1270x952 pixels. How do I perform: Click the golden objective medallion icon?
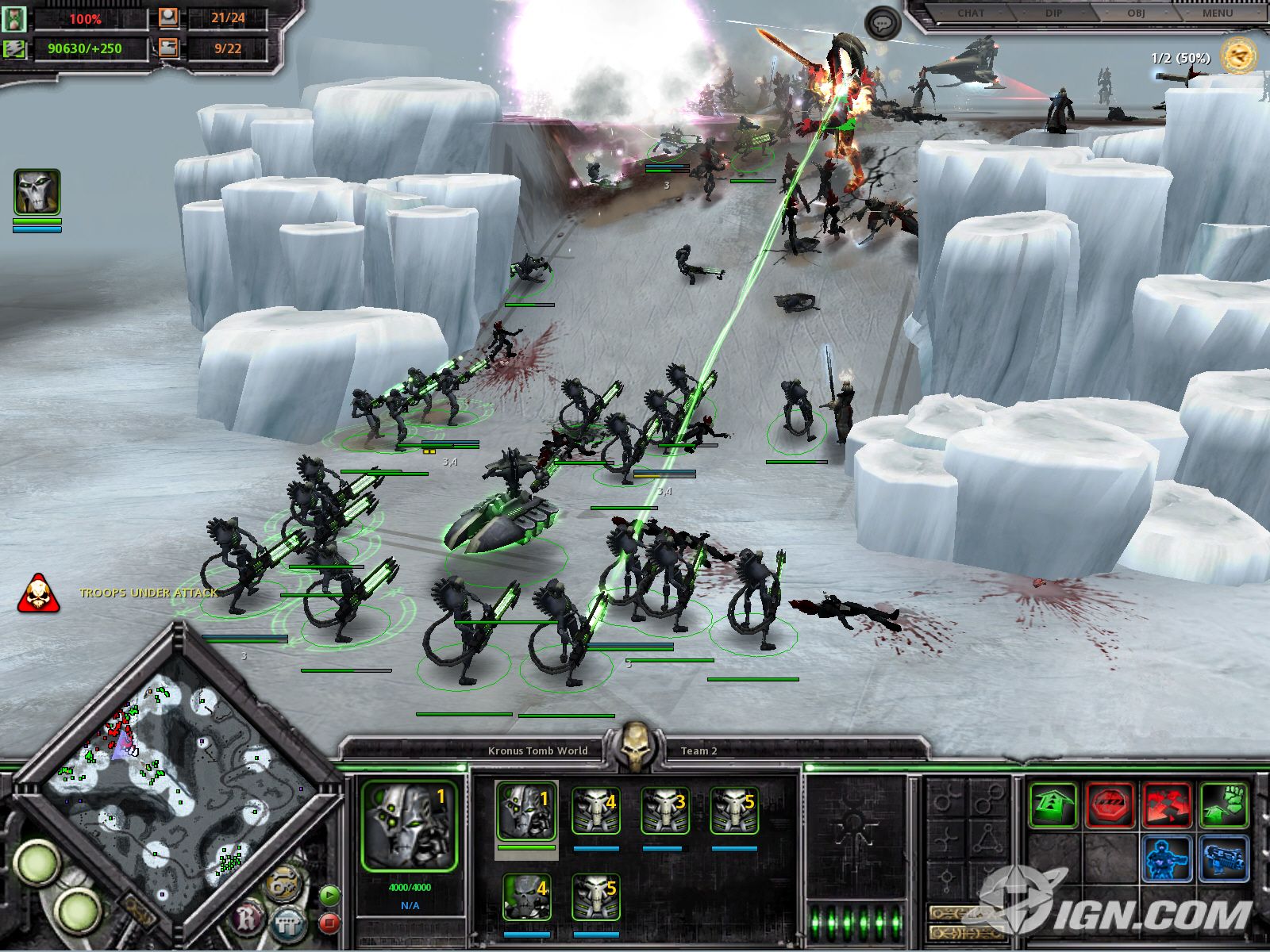[1238, 56]
